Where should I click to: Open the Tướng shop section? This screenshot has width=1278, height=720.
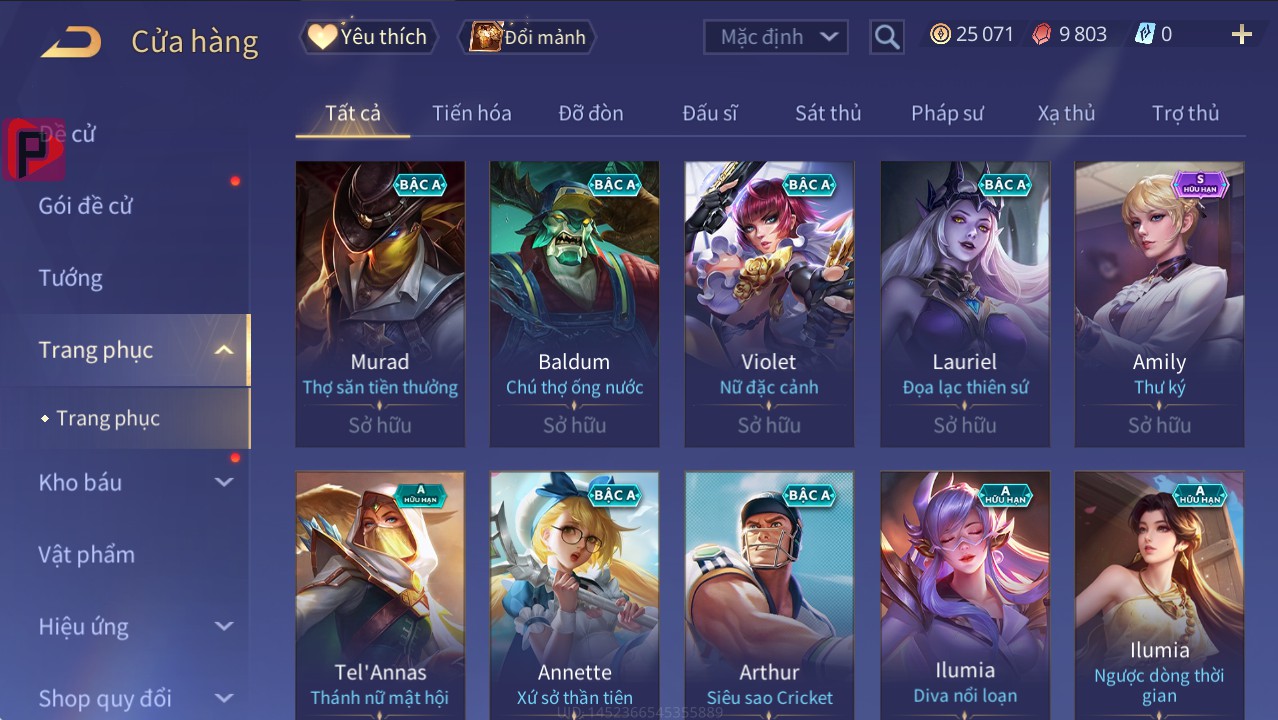click(71, 278)
